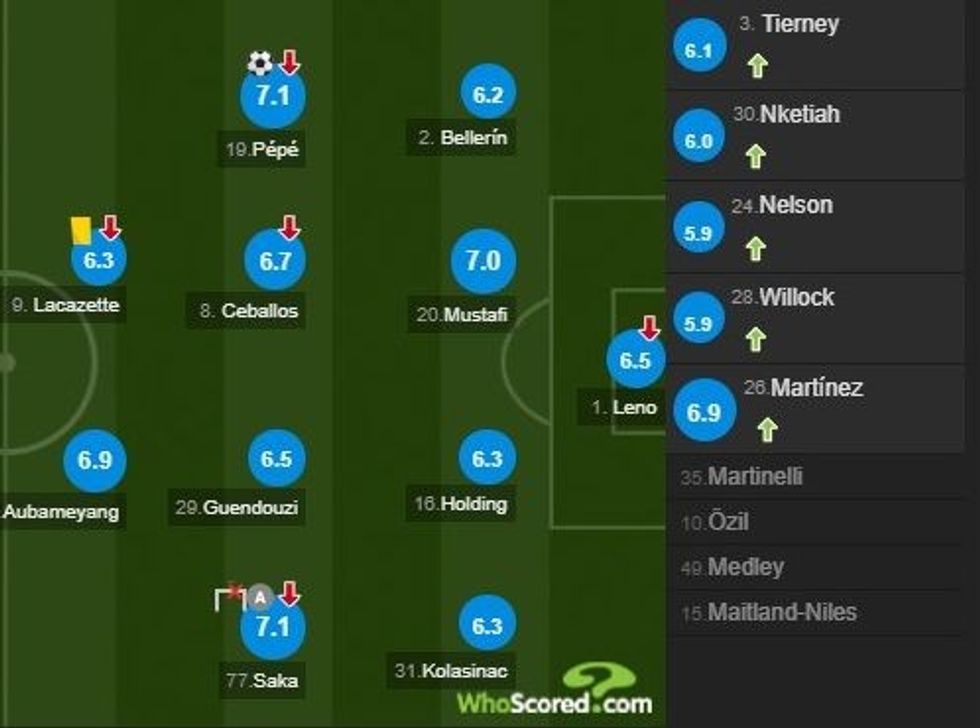Screen dimensions: 980x728
Task: Select Holding's 6.3 rating circle
Action: [487, 459]
